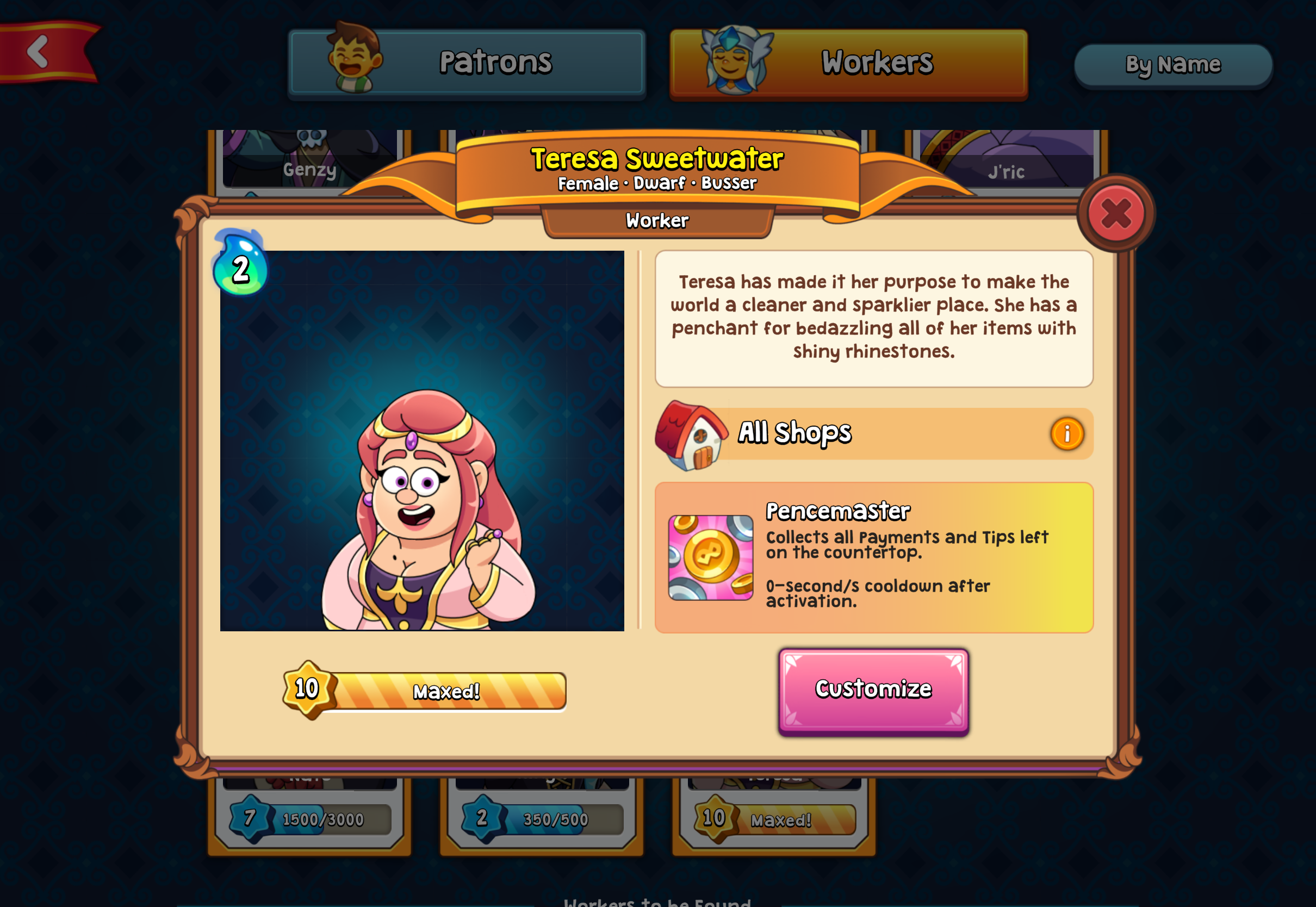This screenshot has height=907, width=1316.
Task: Select the Workers tab
Action: pos(848,63)
